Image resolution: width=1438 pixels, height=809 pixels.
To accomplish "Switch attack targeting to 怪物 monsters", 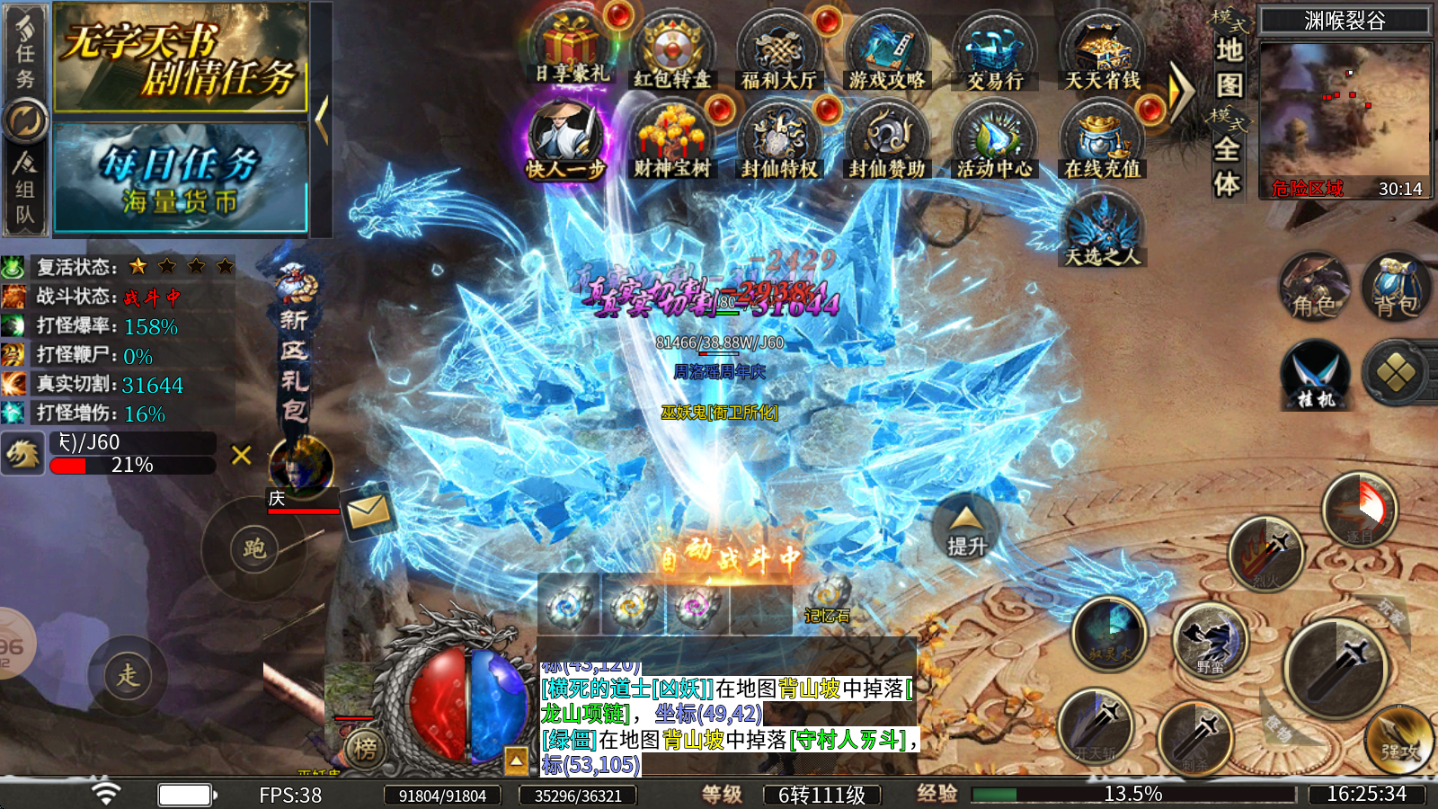I will tap(1280, 728).
